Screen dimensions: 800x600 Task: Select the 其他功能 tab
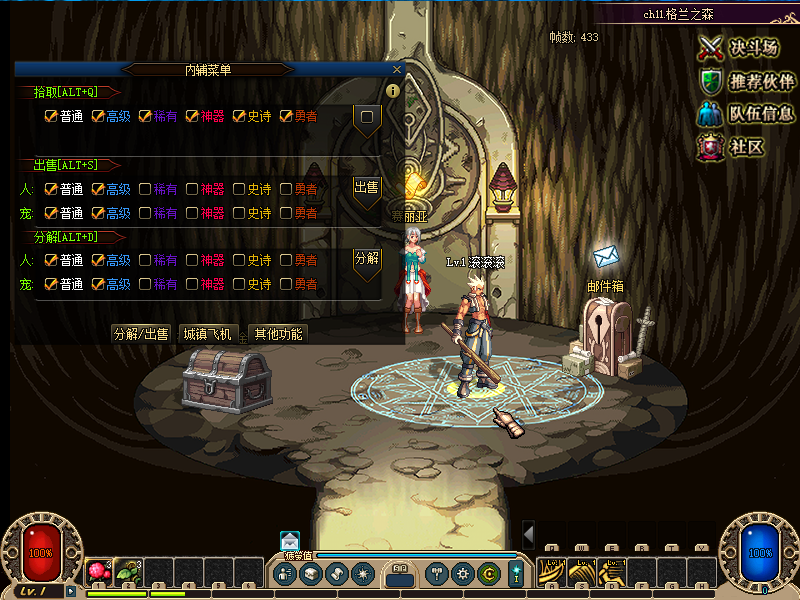coord(278,334)
